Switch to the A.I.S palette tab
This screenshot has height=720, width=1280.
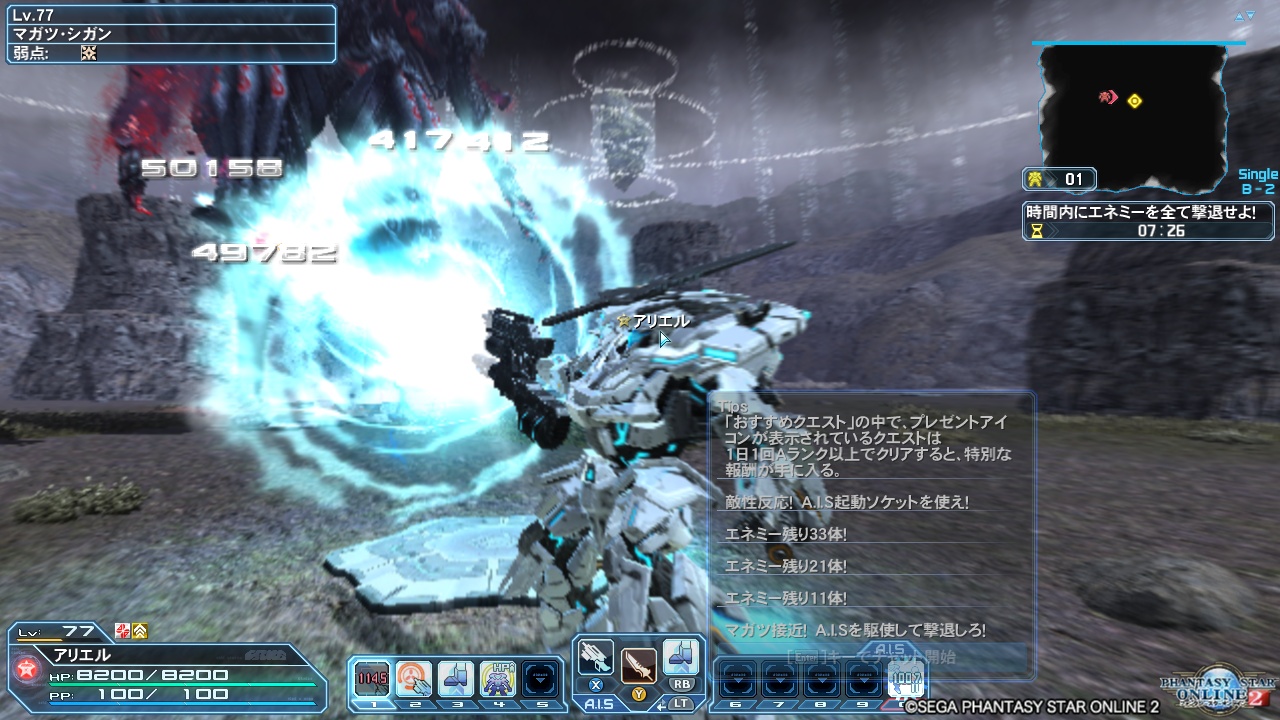[x=599, y=704]
